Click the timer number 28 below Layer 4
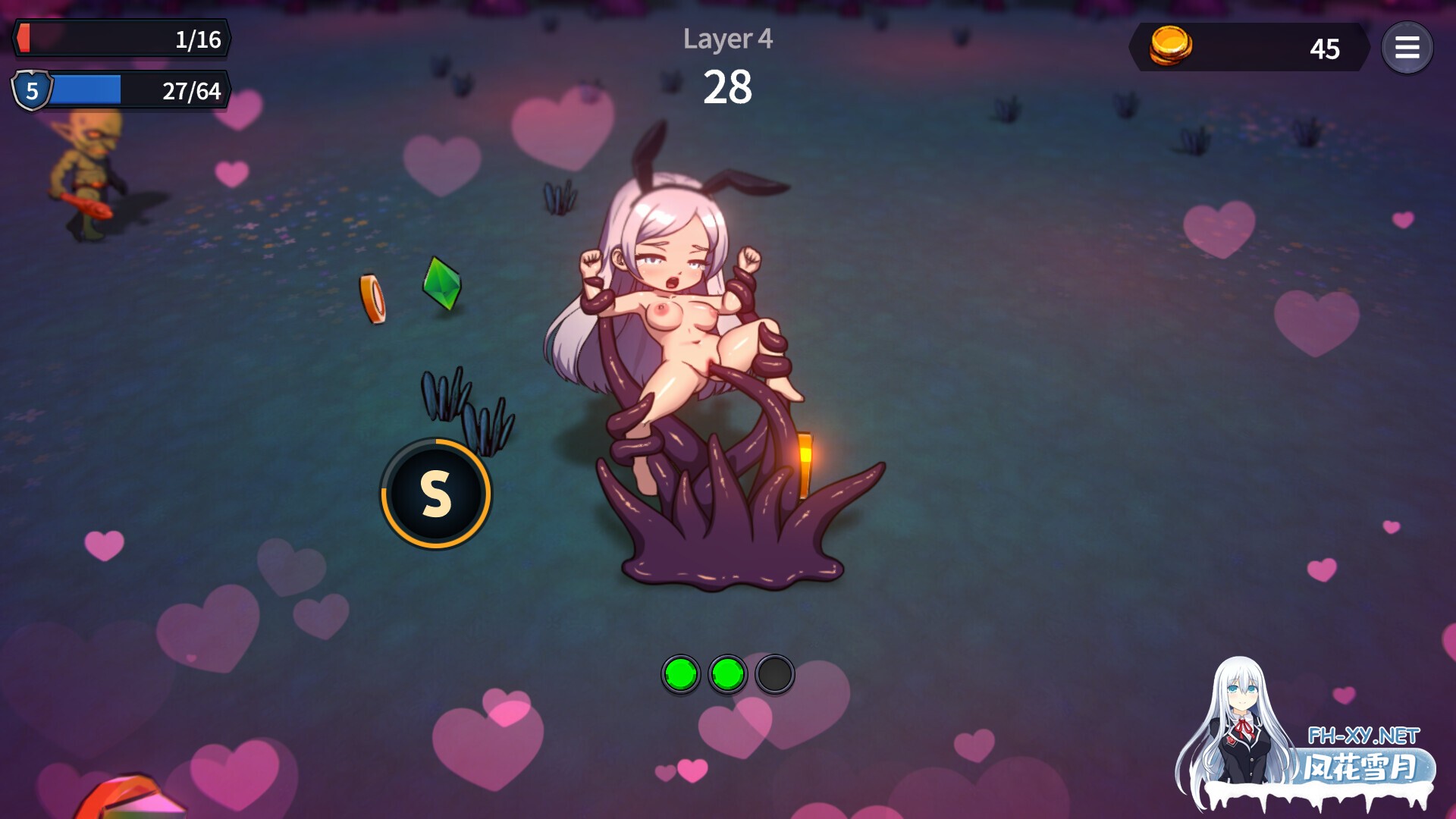Image resolution: width=1456 pixels, height=819 pixels. coord(730,87)
